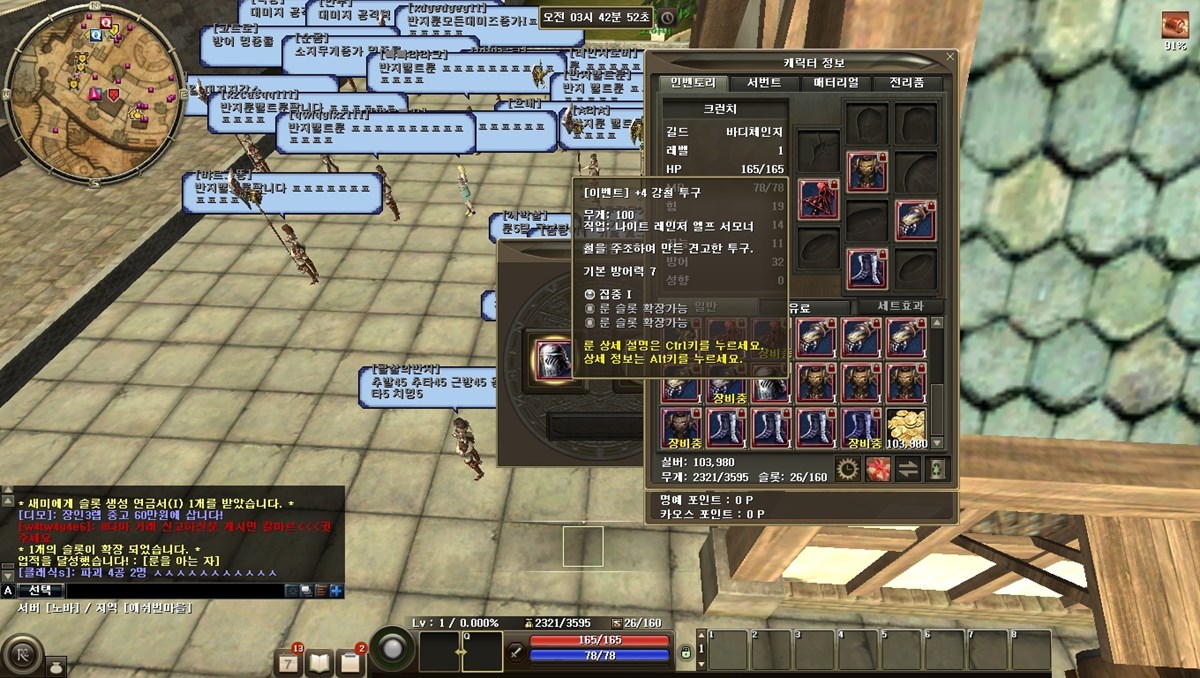This screenshot has height=678, width=1200.
Task: Select the equipped body armor slot
Action: pyautogui.click(x=866, y=172)
